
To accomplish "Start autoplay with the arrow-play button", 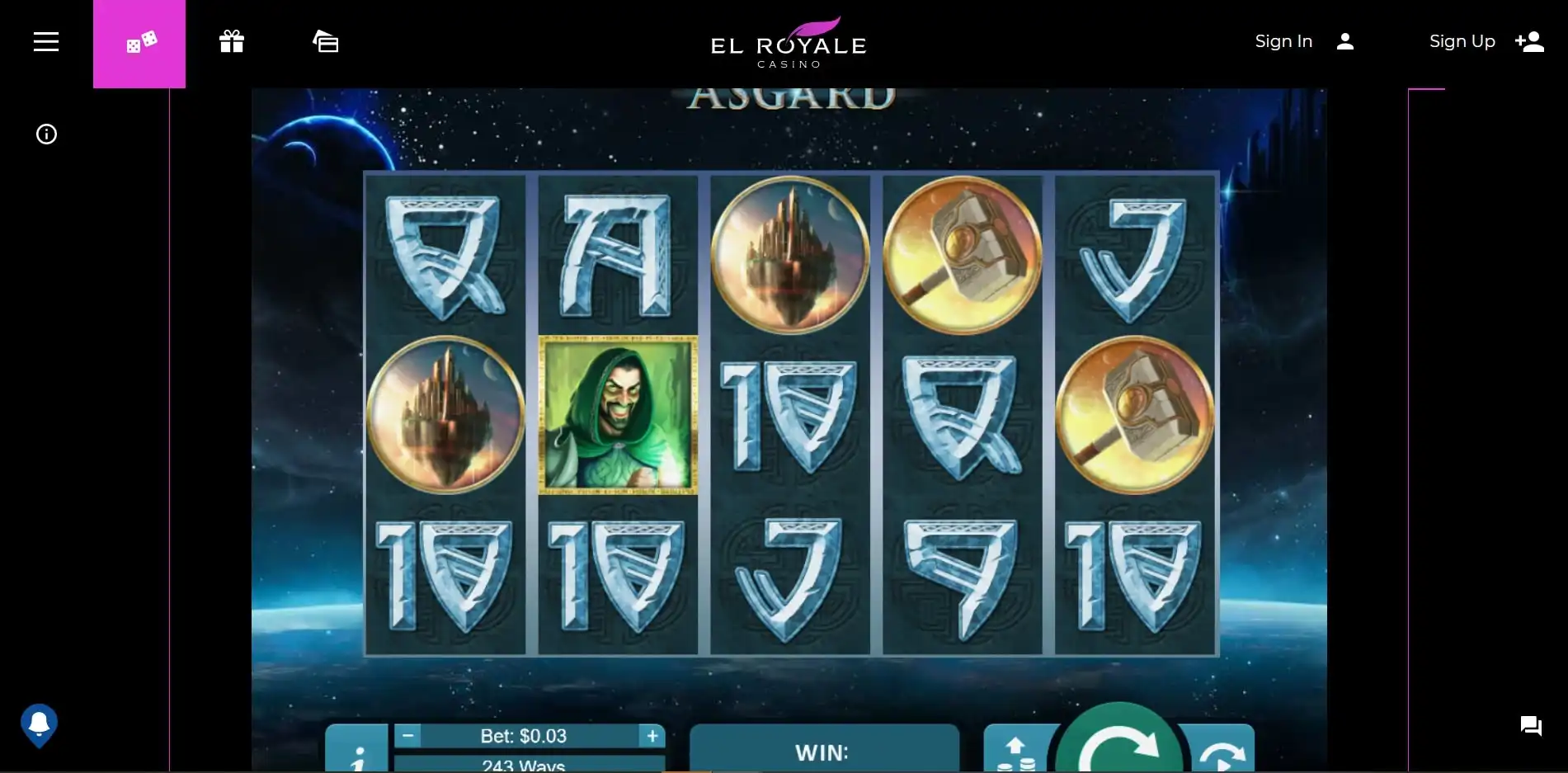I will [1222, 752].
